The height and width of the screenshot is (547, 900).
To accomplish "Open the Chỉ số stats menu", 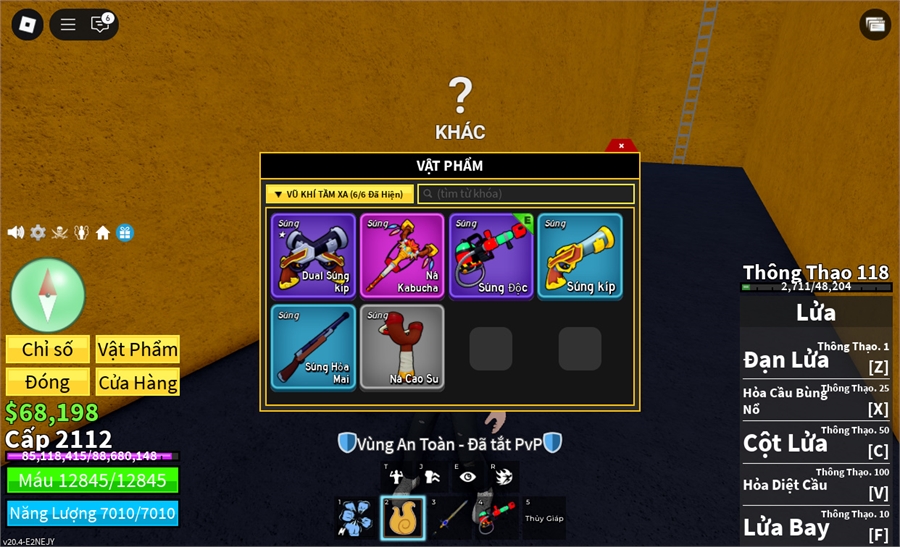I will (48, 349).
